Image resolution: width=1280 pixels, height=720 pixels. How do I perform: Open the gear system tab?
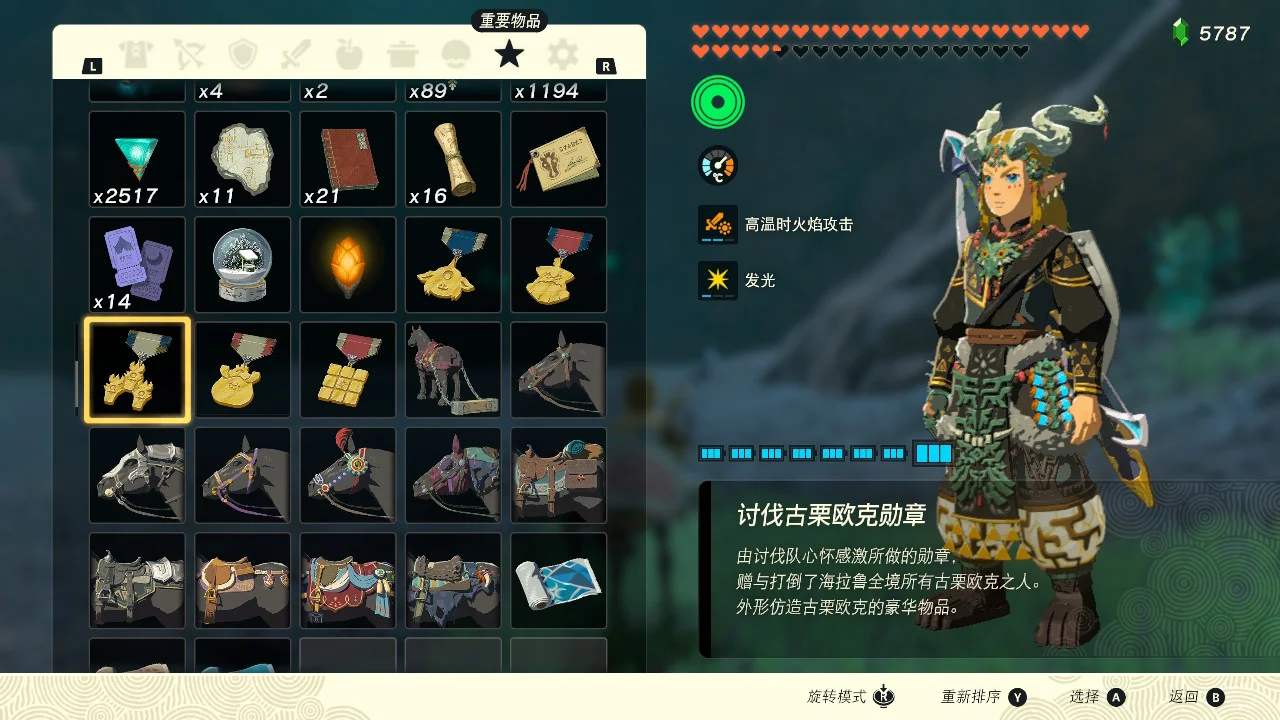tap(563, 54)
